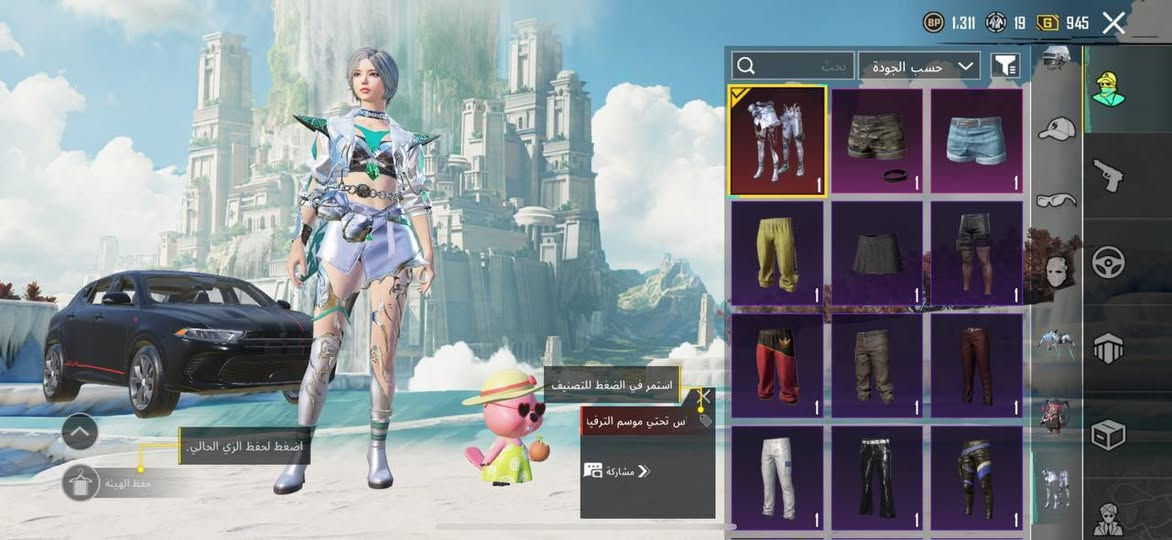
Task: Select the silver armored leggings item
Action: (x=777, y=140)
